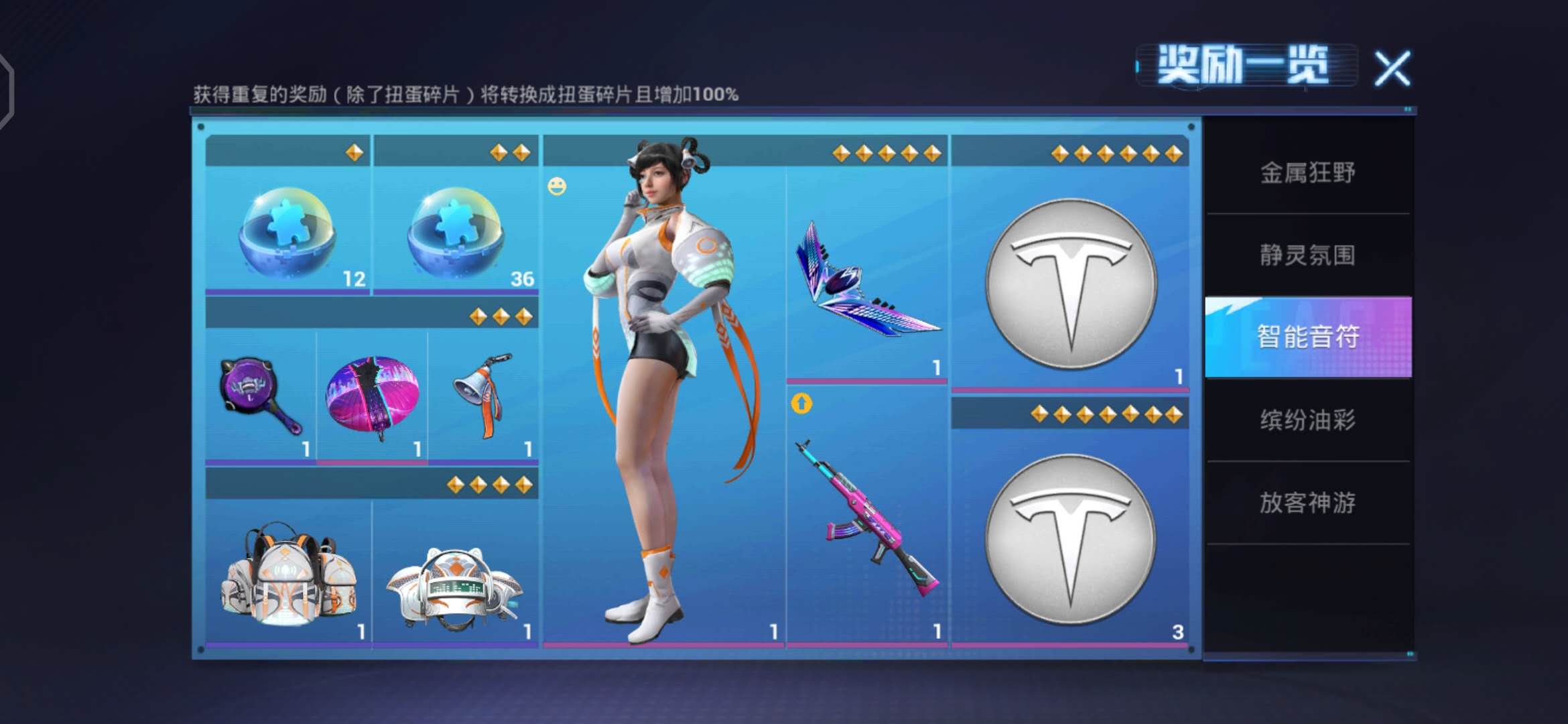Select the 36 gacha fragments reward
The image size is (1568, 724).
(456, 232)
